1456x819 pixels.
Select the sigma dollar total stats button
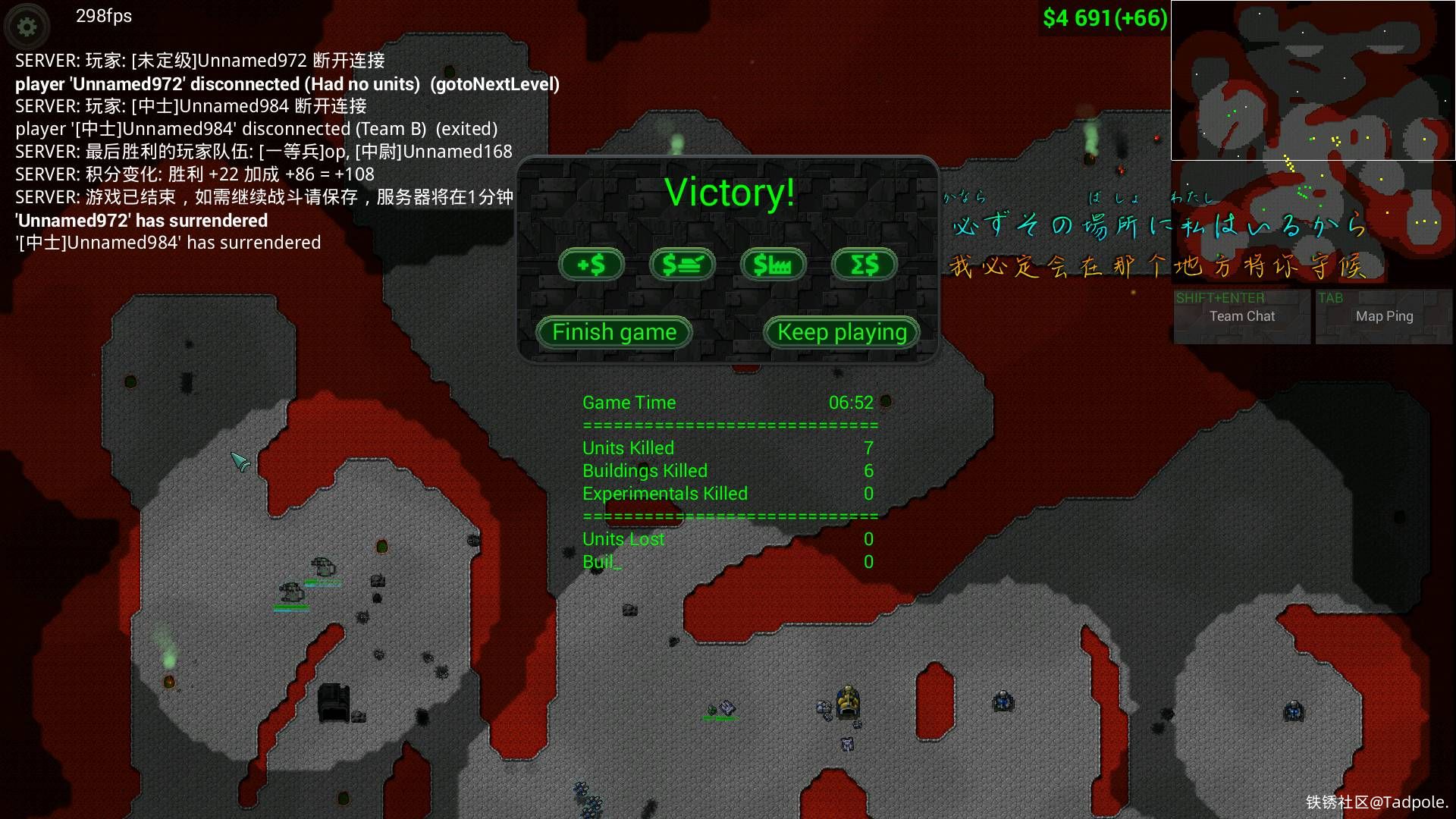[864, 265]
